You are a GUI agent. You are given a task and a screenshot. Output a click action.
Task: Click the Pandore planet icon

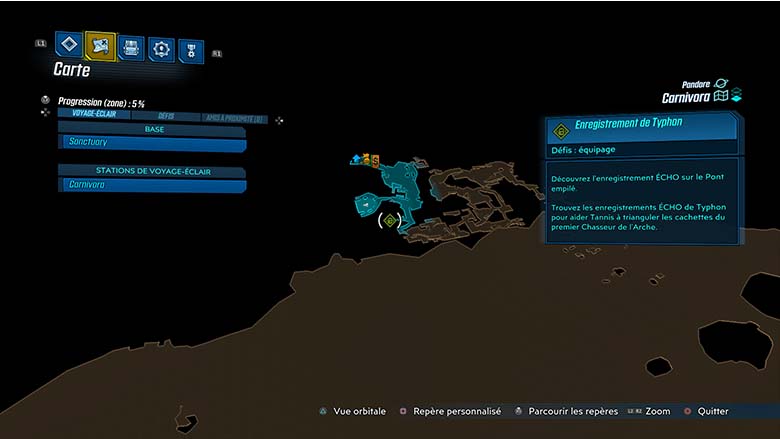click(720, 84)
